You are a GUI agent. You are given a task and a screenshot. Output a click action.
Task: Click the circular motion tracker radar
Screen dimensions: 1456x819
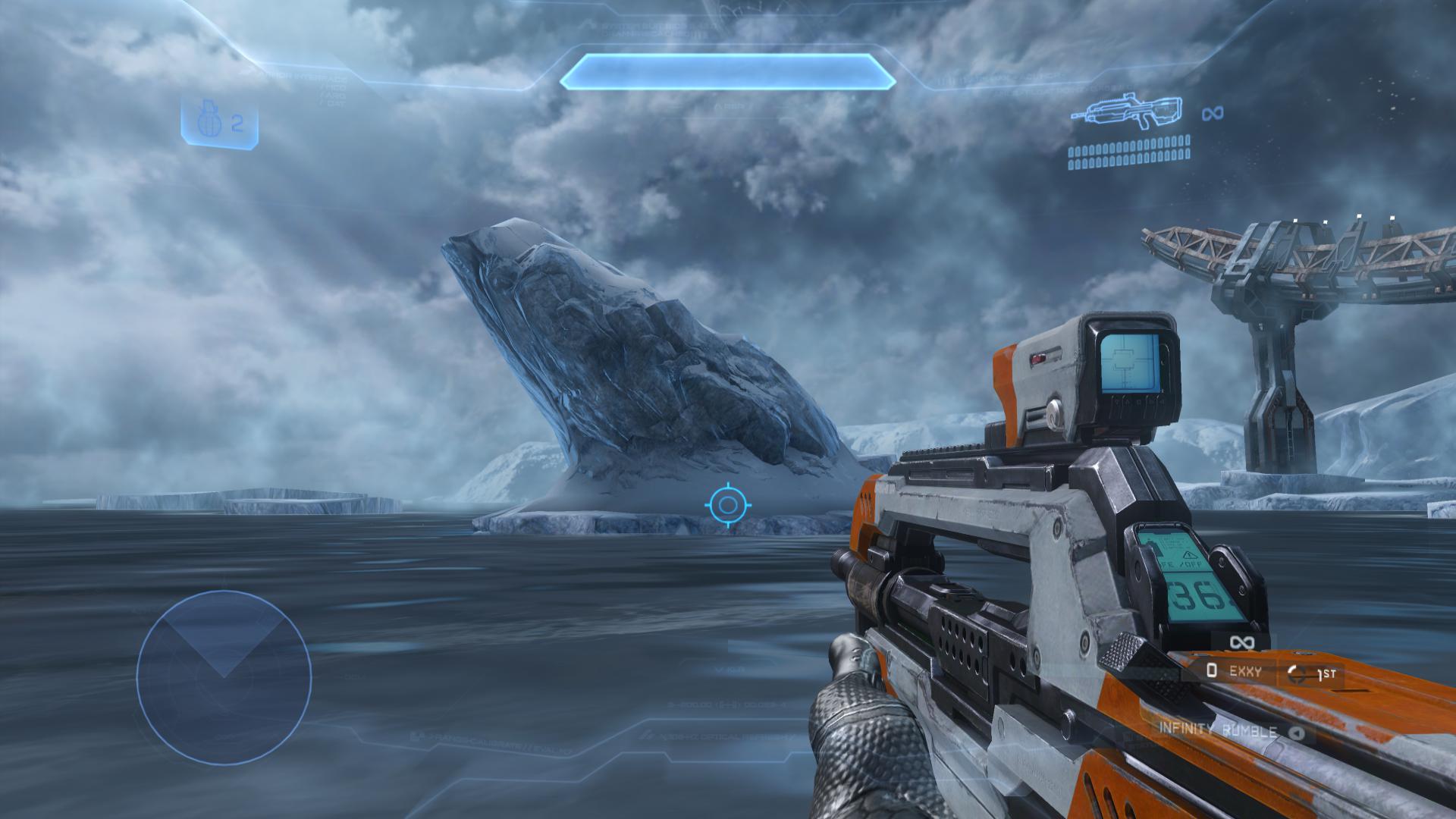pos(224,677)
